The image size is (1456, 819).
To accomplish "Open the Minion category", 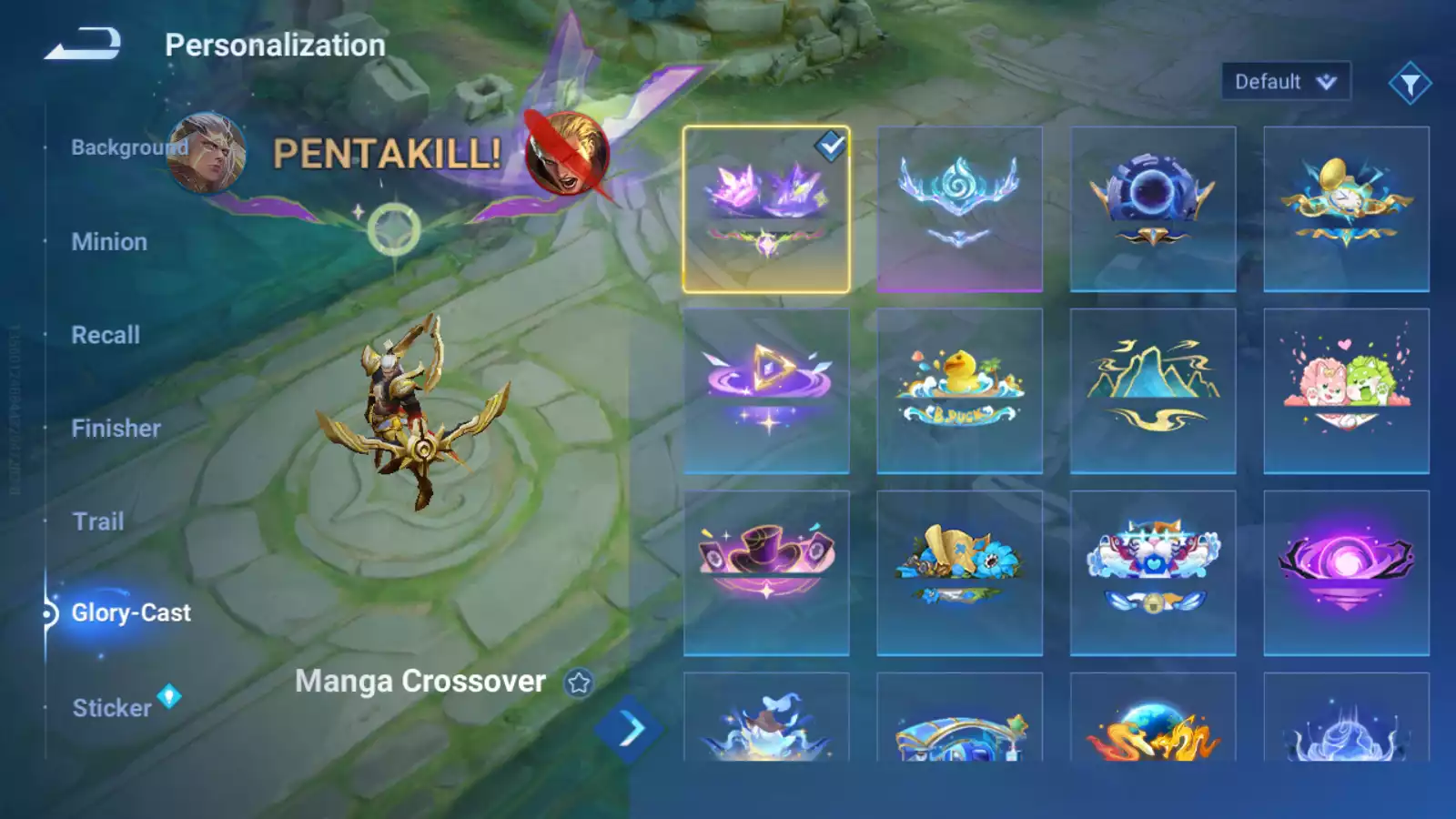I will [109, 242].
